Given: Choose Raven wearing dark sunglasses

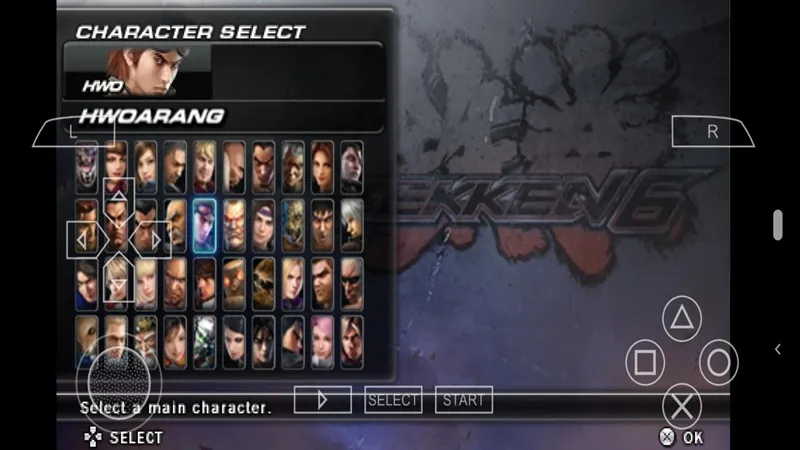Looking at the screenshot, I should click(x=351, y=283).
